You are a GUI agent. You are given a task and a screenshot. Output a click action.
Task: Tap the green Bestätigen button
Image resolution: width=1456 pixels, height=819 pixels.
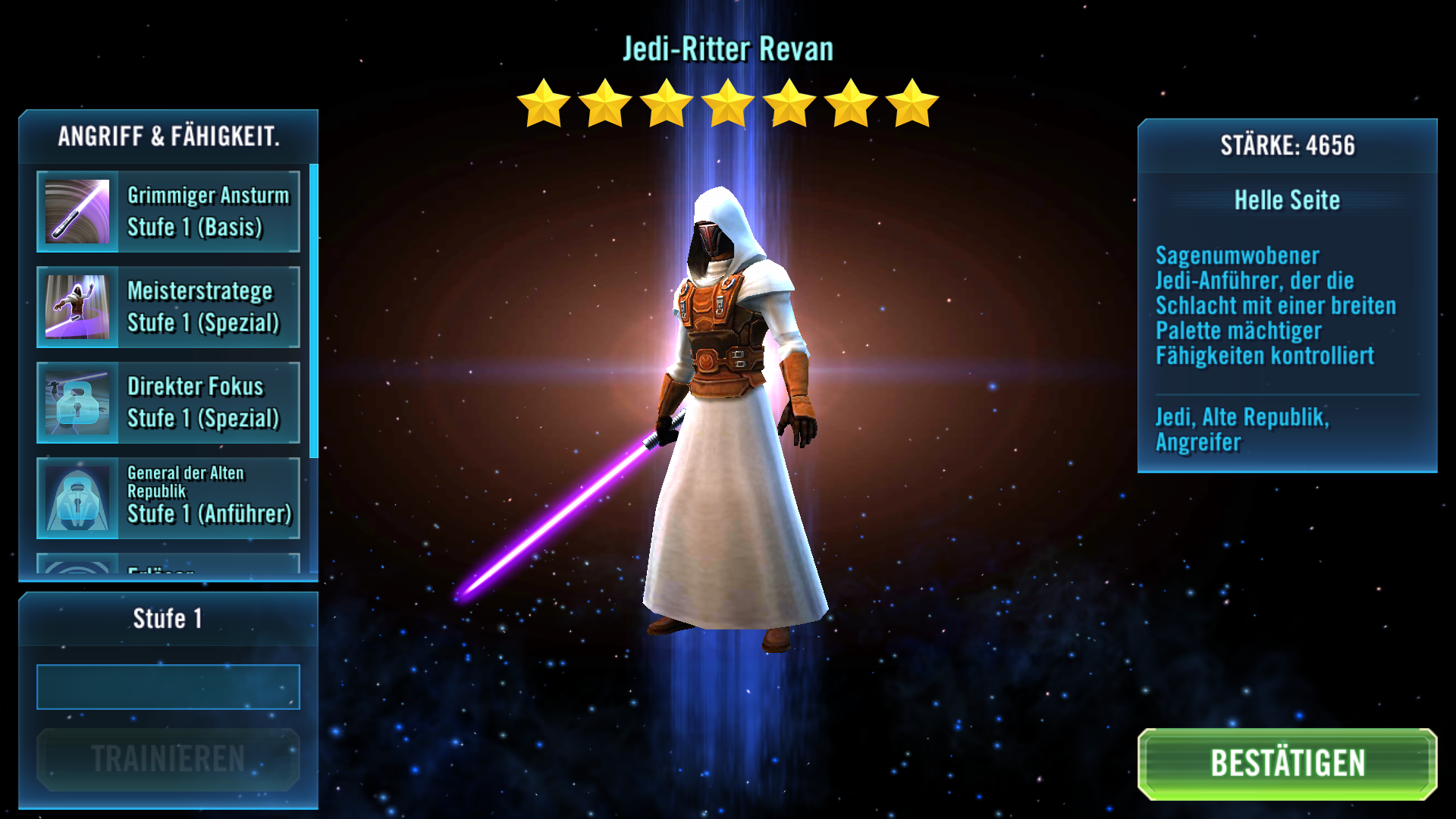point(1287,764)
